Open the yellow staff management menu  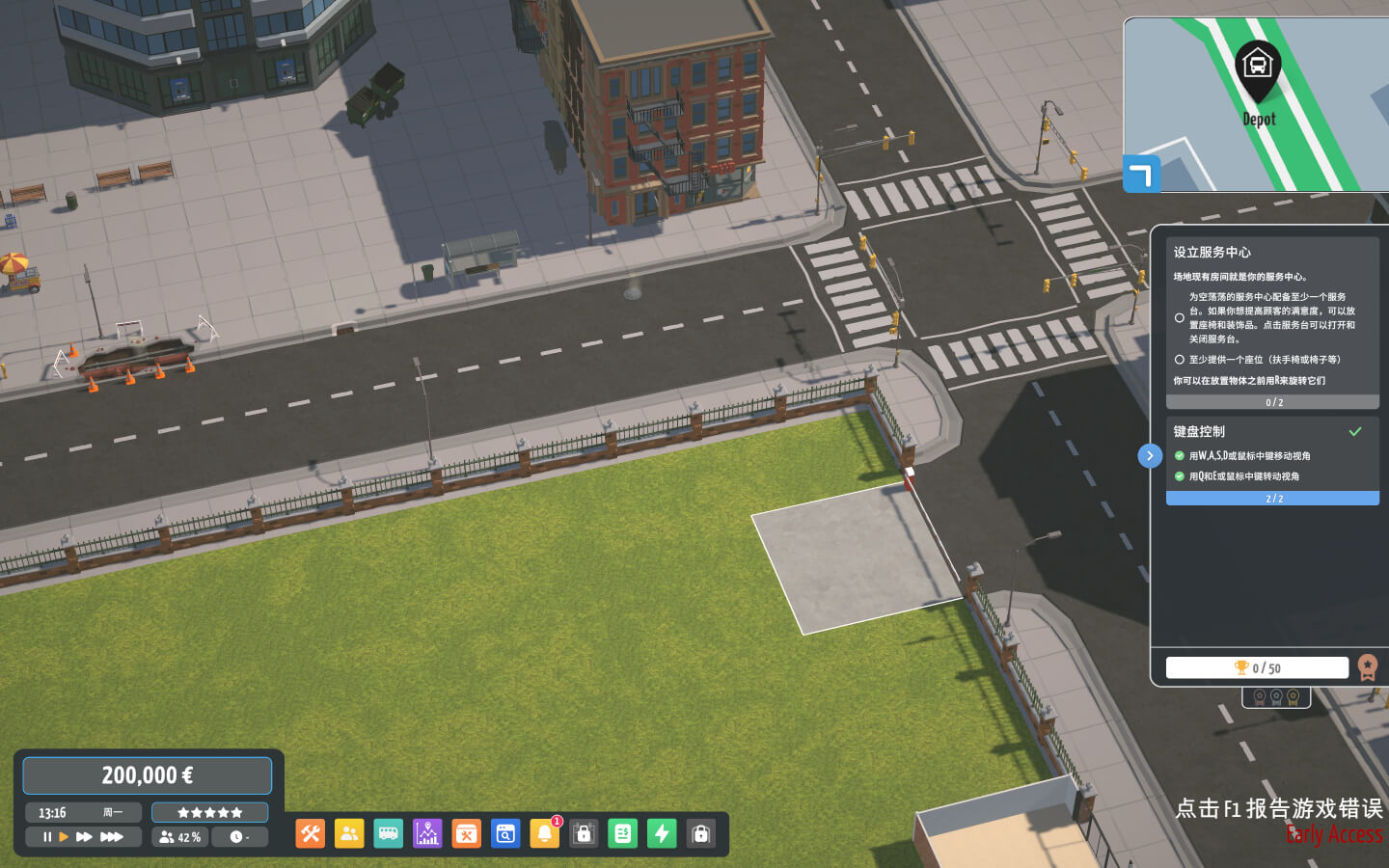pyautogui.click(x=349, y=834)
